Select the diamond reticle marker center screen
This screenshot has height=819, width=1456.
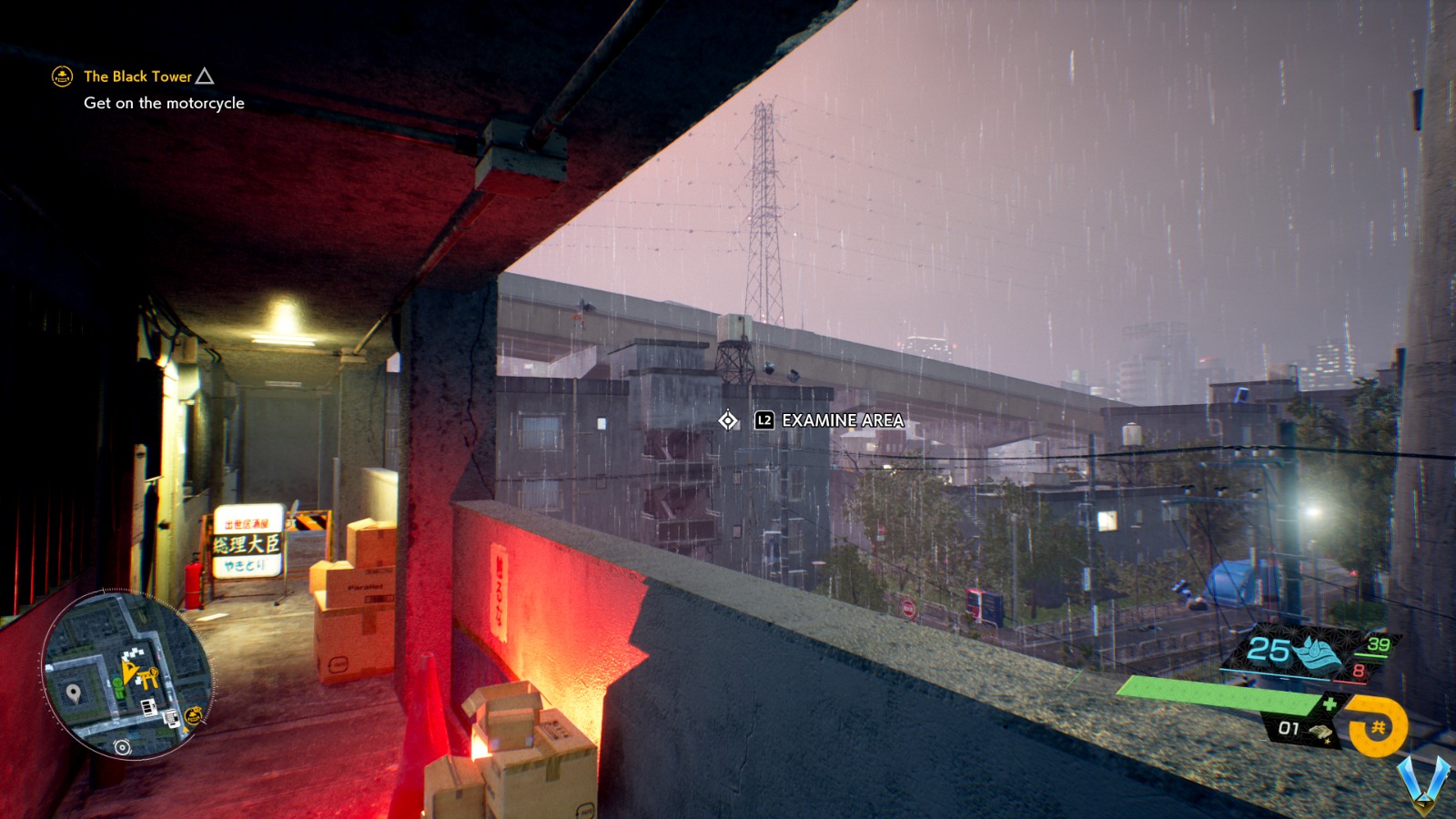point(728,421)
